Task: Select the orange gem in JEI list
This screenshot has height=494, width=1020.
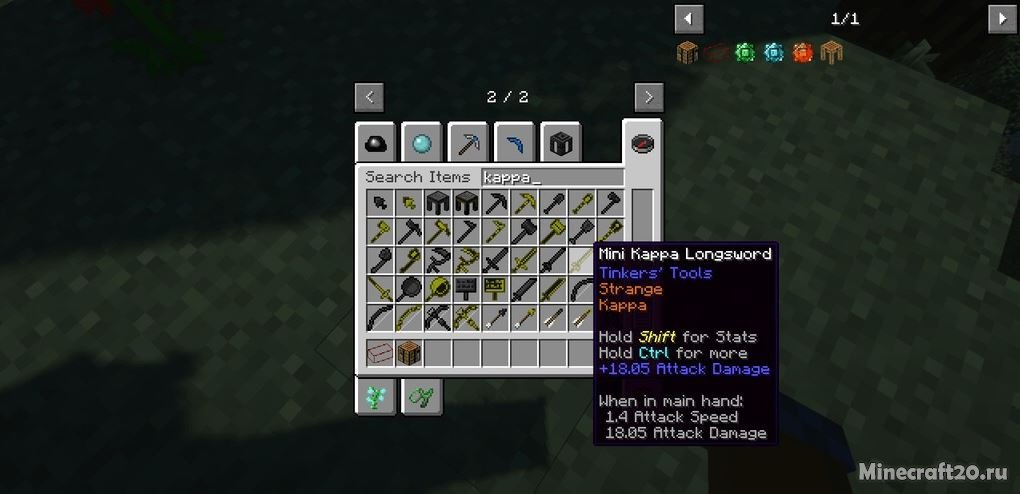Action: 802,52
